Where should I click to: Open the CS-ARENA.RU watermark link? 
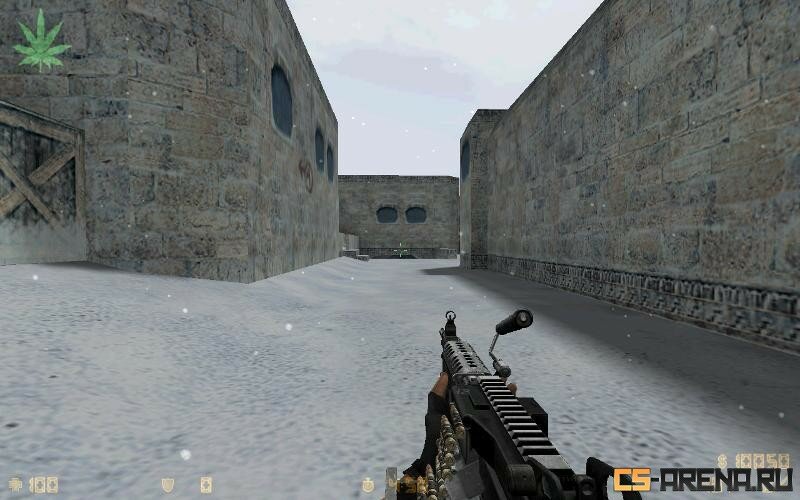(x=702, y=480)
